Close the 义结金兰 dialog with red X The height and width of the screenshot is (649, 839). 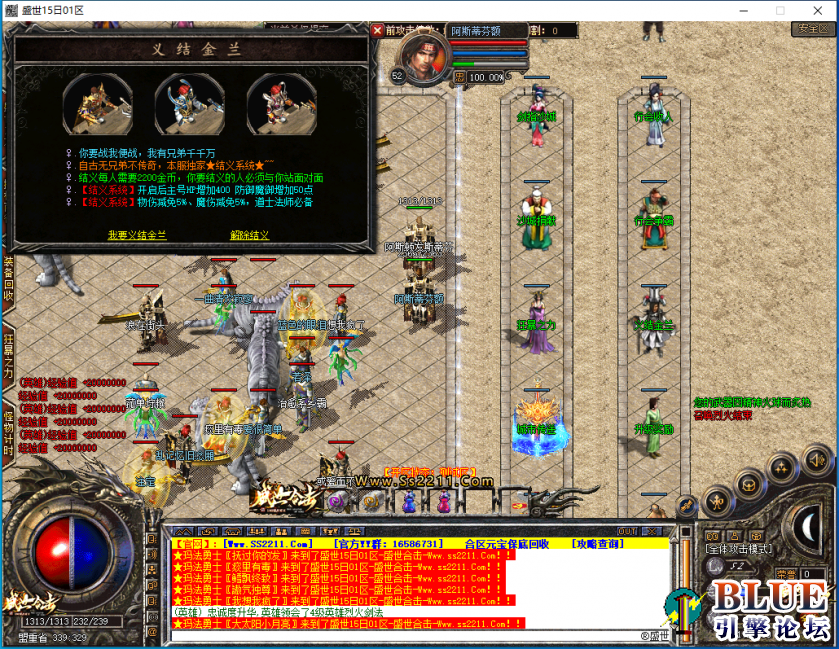377,31
